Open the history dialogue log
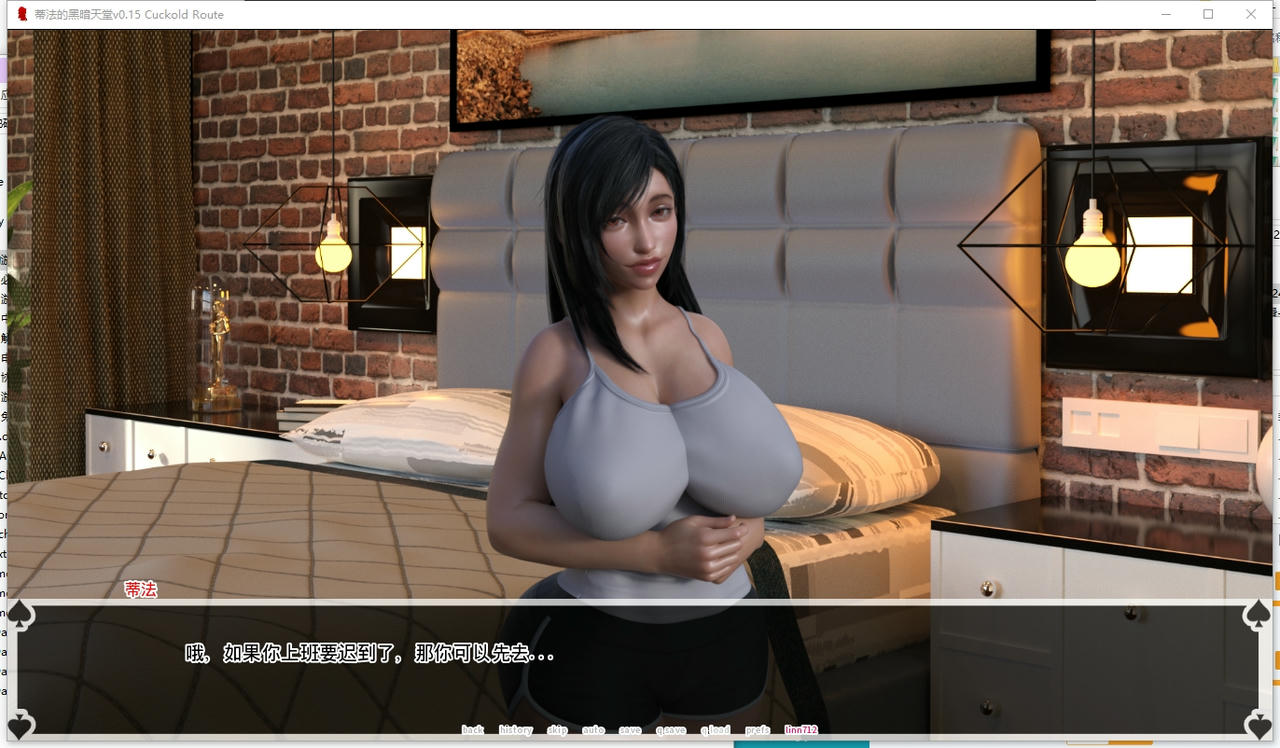The image size is (1280, 748). tap(514, 730)
